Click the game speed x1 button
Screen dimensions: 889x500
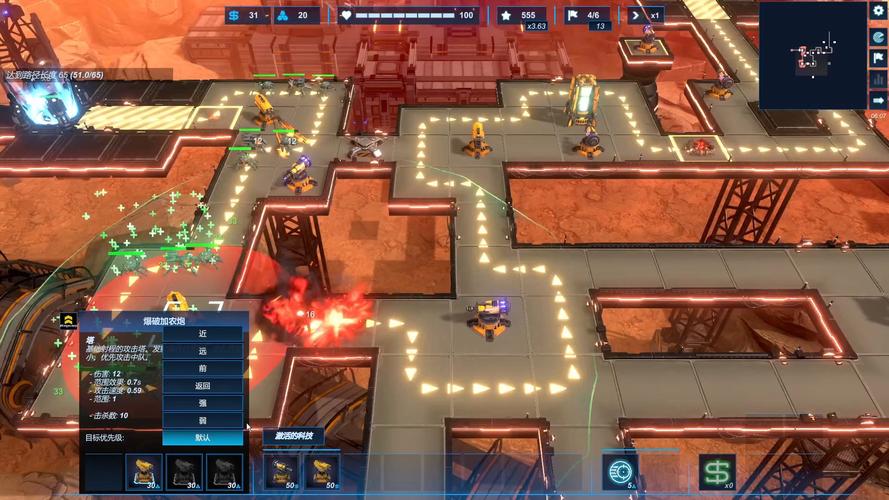point(647,15)
